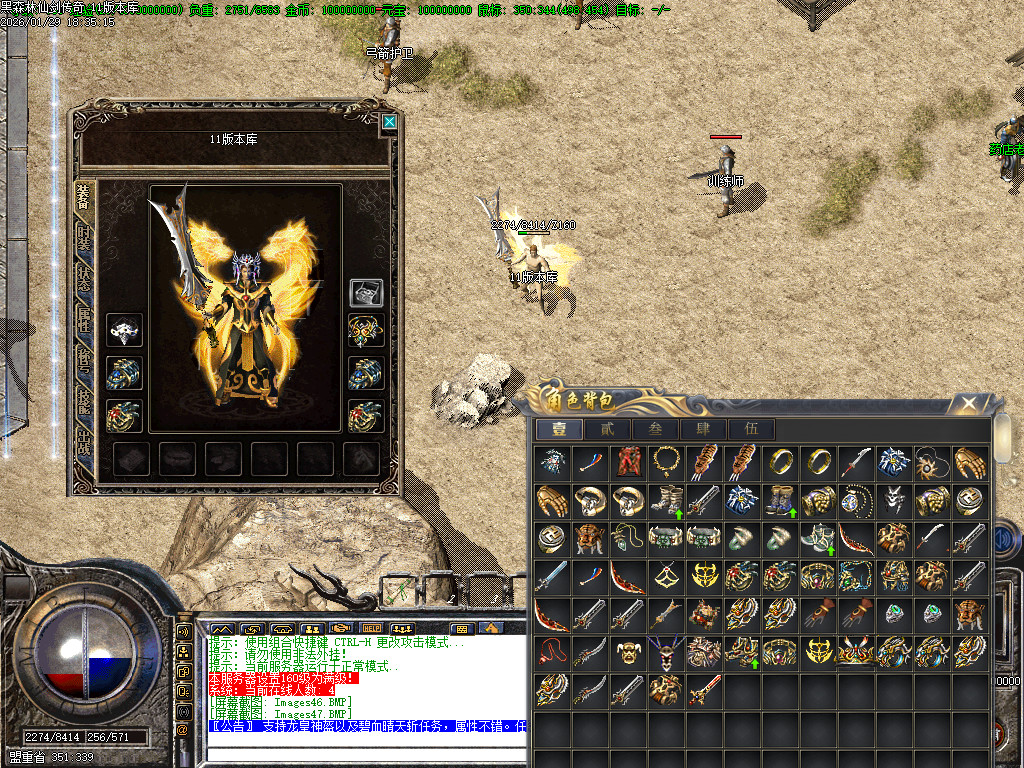The height and width of the screenshot is (768, 1024).
Task: Close the 角色背包 inventory window
Action: (968, 404)
